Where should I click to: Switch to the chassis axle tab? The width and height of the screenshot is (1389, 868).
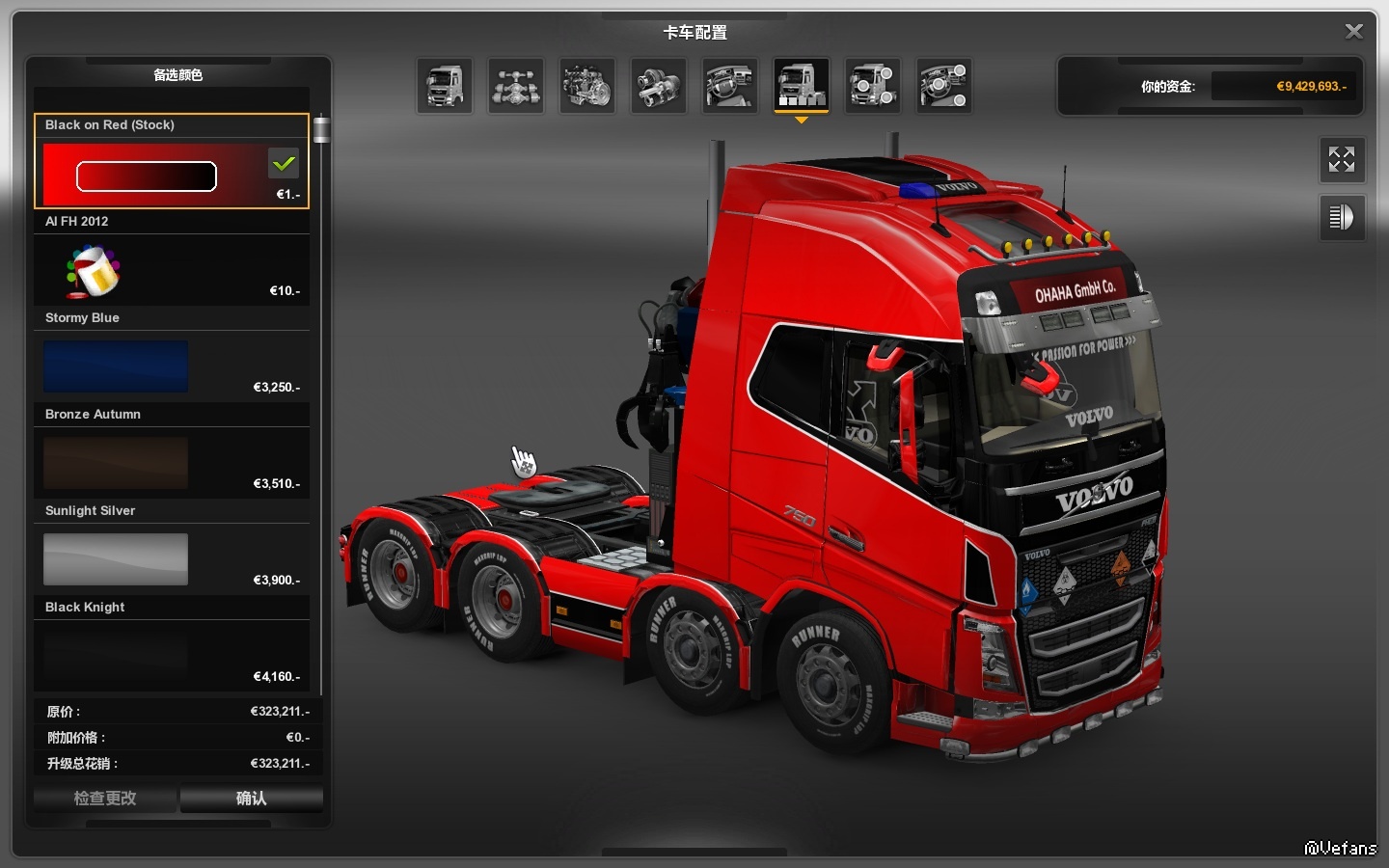coord(516,86)
